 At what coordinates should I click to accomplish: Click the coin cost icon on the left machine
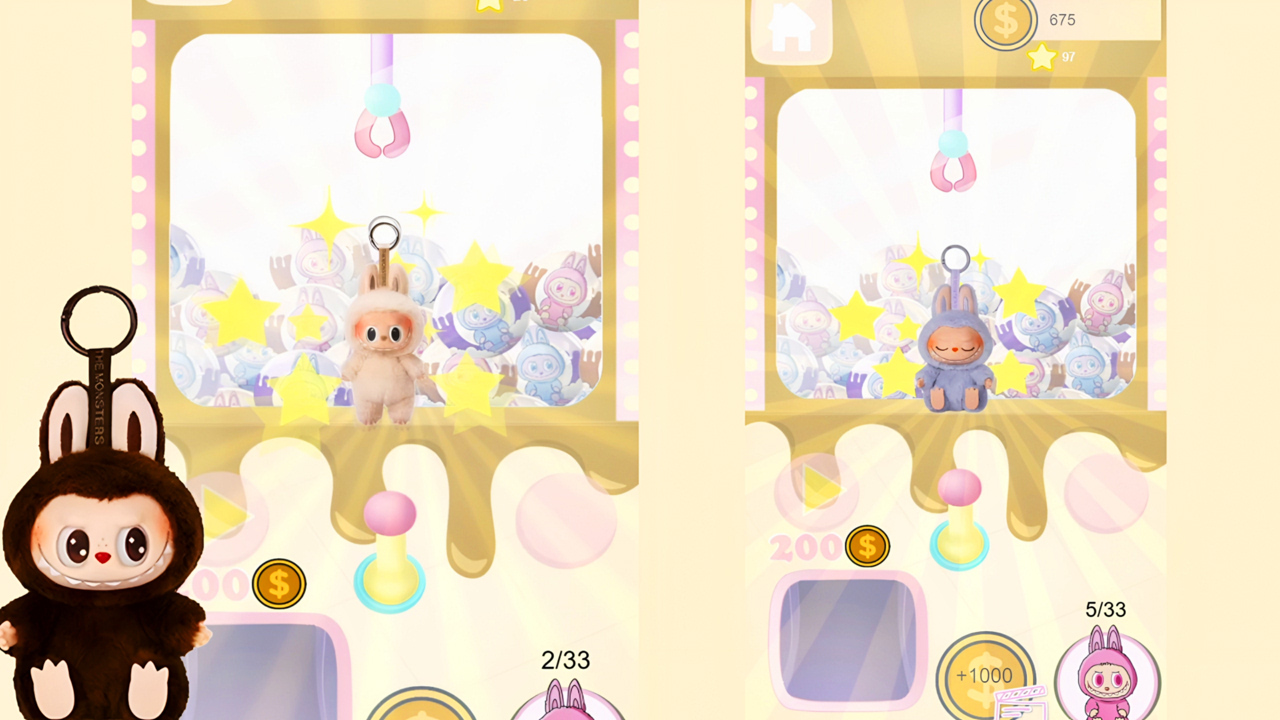point(278,585)
